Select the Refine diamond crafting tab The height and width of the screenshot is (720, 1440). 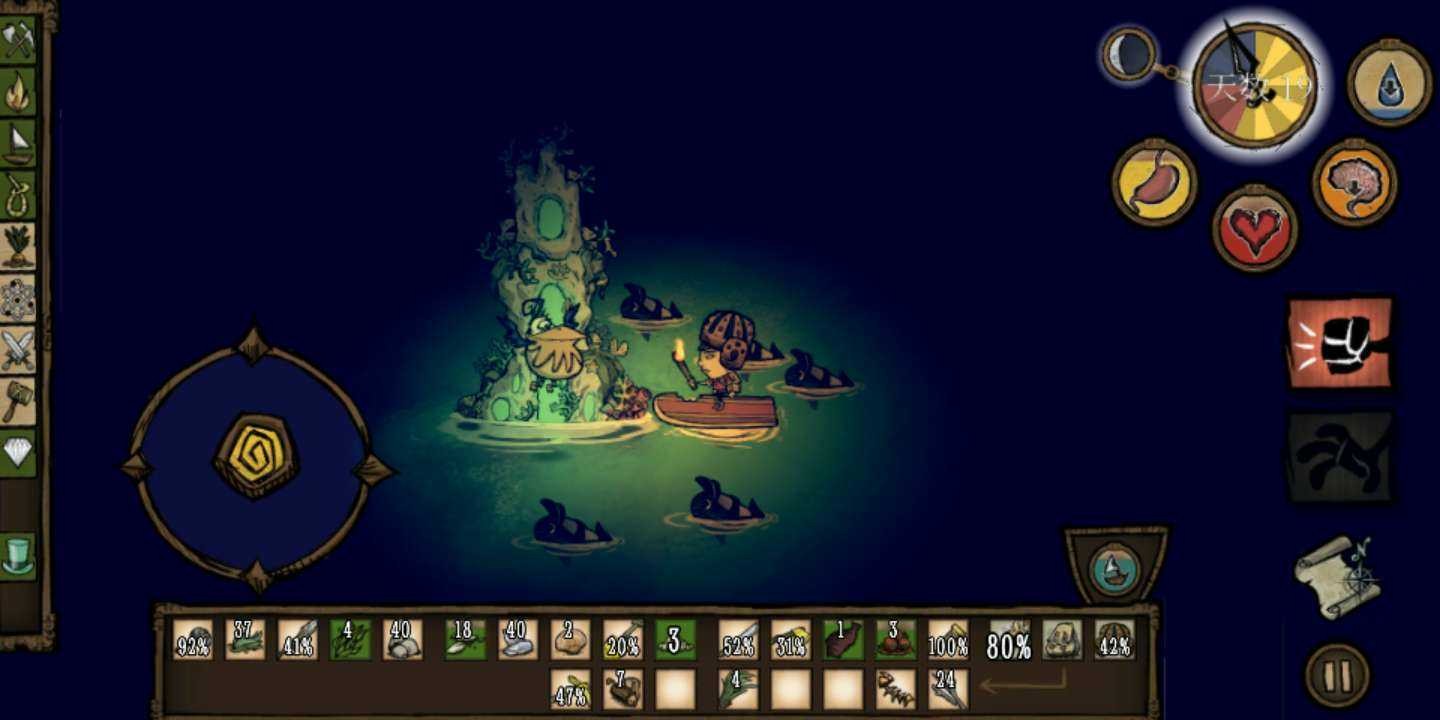pyautogui.click(x=18, y=452)
